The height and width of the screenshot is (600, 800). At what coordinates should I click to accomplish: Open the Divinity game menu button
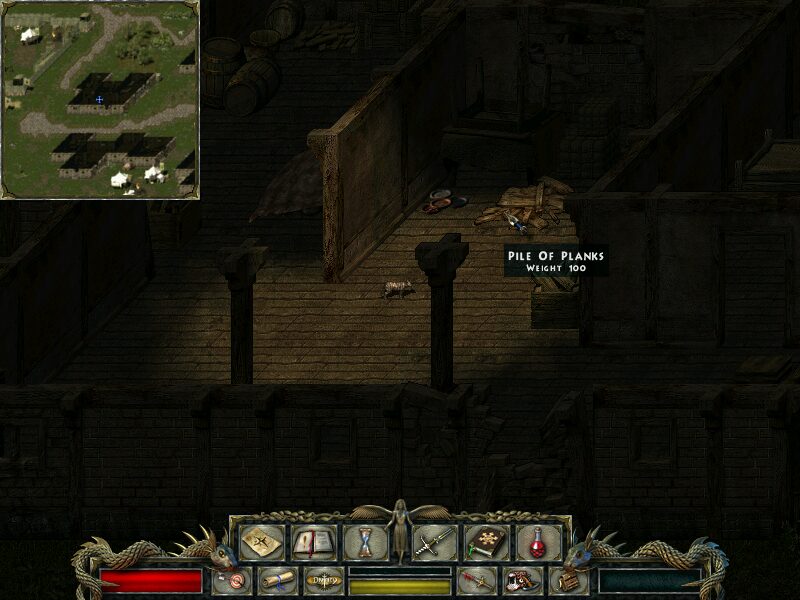(x=321, y=581)
